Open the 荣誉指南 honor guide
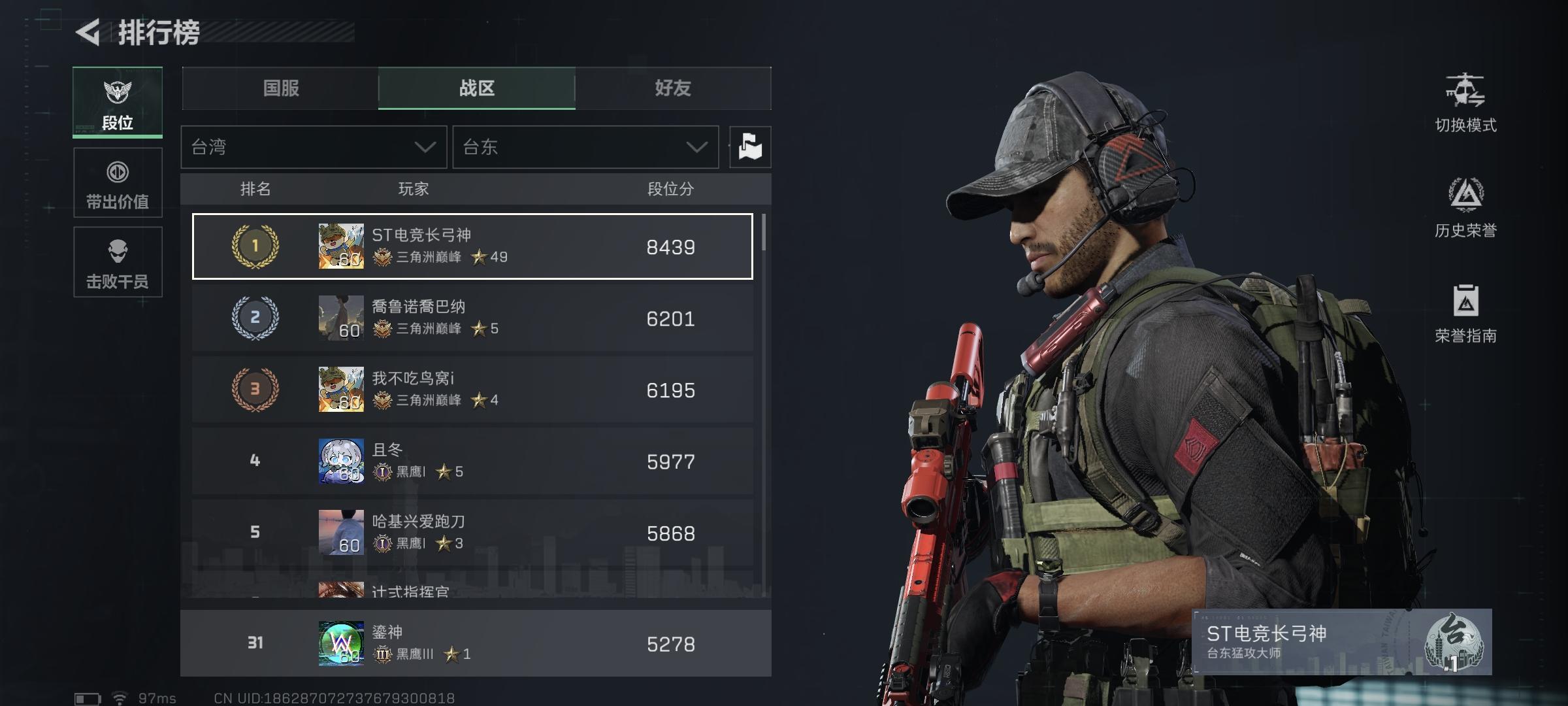This screenshot has width=1568, height=706. point(1465,314)
